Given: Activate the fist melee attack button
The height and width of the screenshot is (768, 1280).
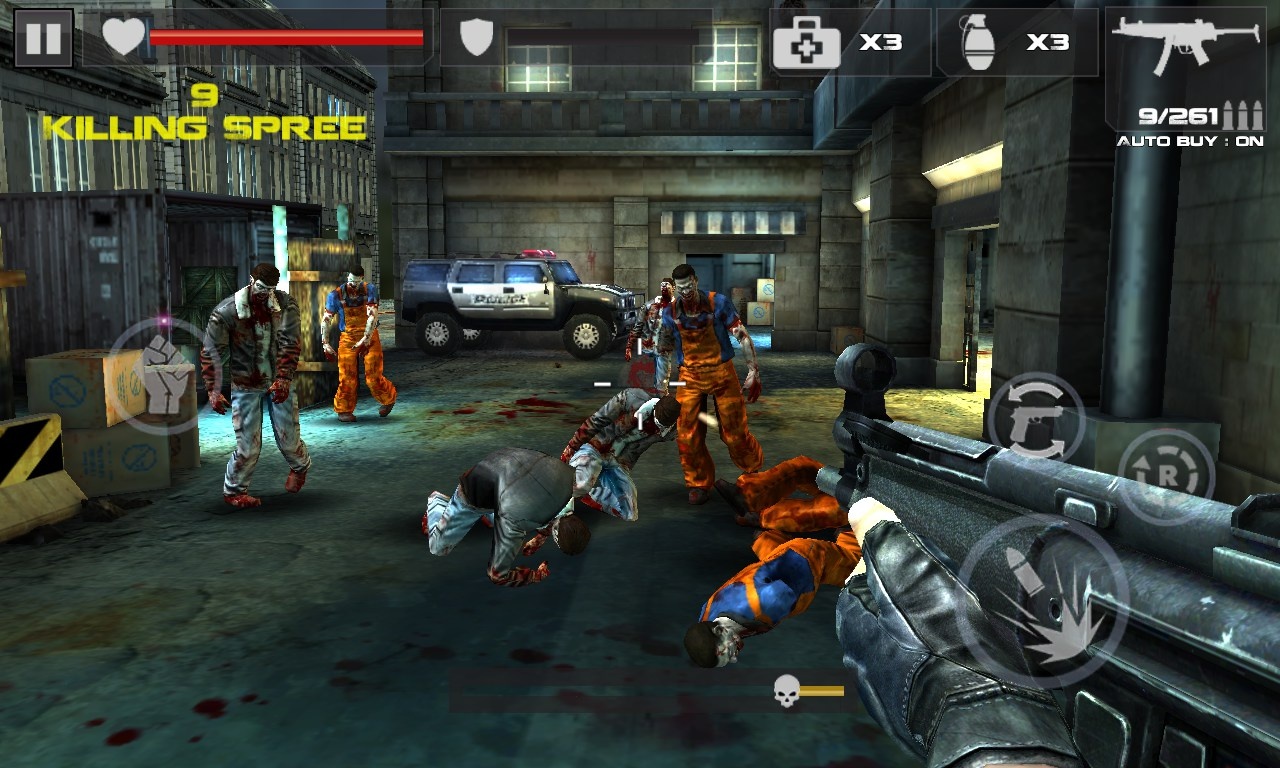Looking at the screenshot, I should (163, 375).
